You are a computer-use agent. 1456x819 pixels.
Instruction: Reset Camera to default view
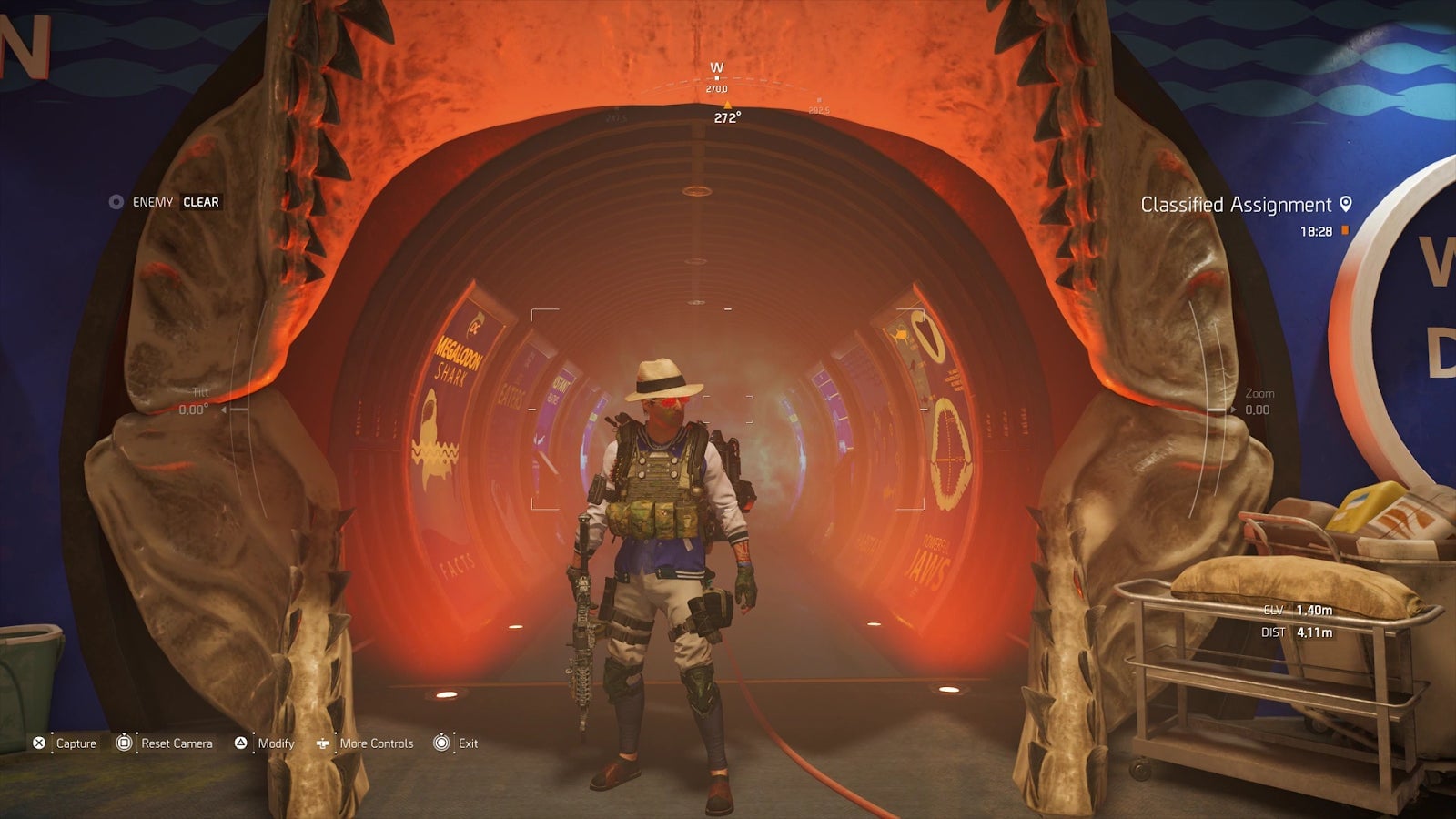click(165, 743)
